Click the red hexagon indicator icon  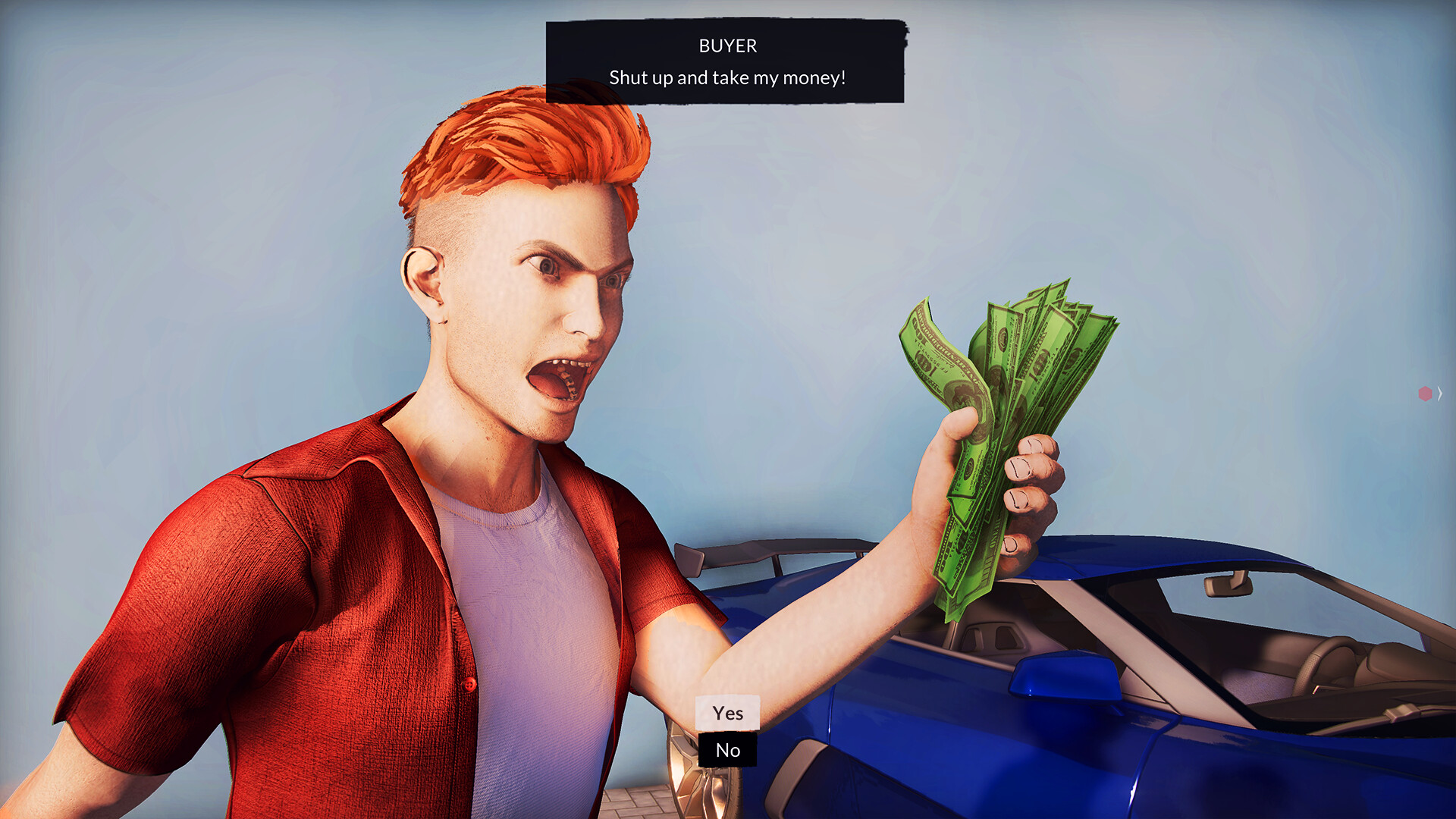click(x=1425, y=393)
